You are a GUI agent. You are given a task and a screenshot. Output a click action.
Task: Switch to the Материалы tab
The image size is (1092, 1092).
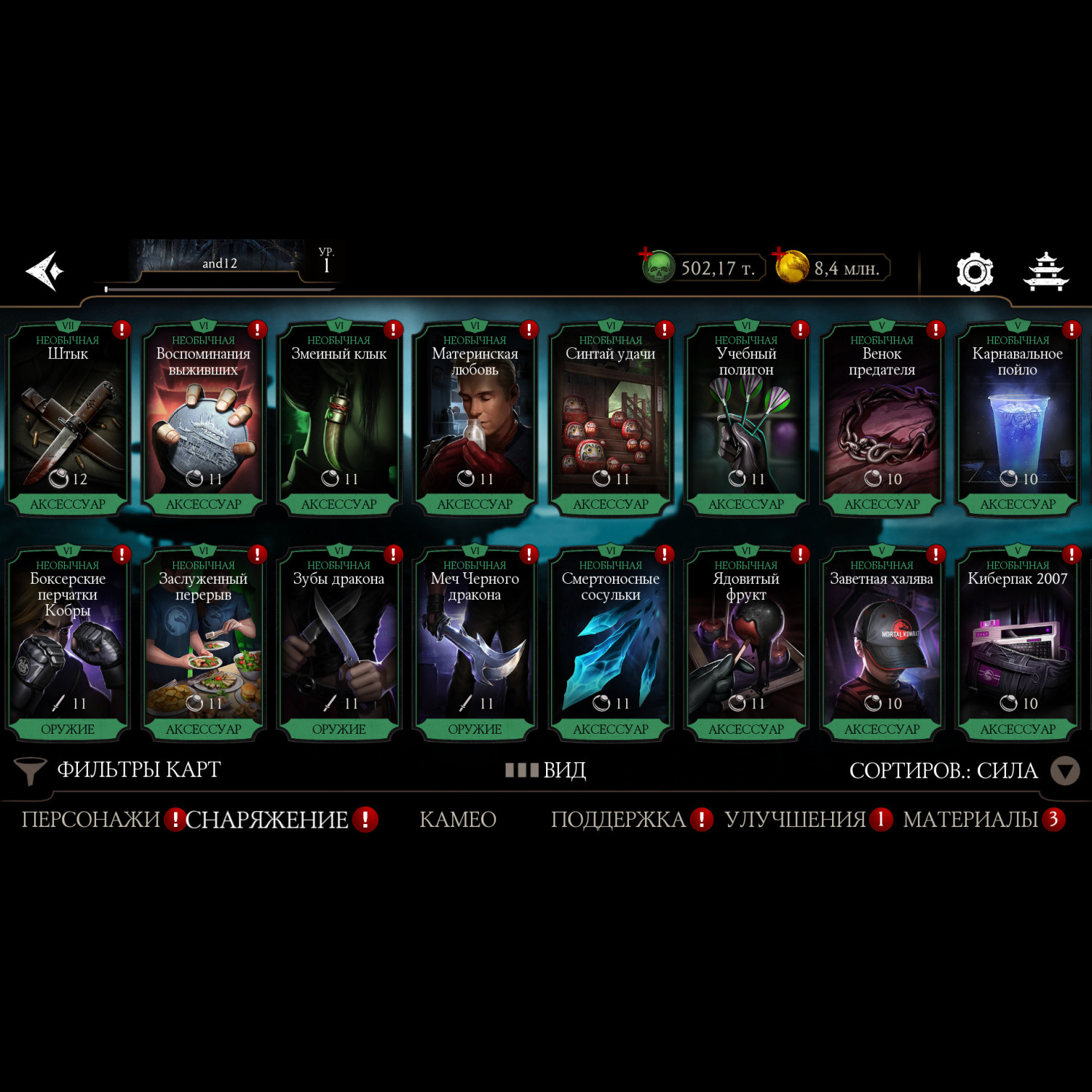pyautogui.click(x=970, y=820)
